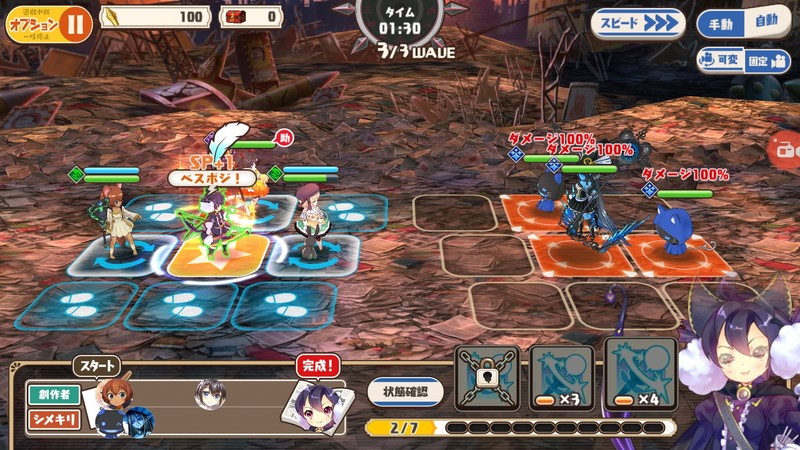Activate the skill card marked ×3
This screenshot has height=450, width=800.
561,377
